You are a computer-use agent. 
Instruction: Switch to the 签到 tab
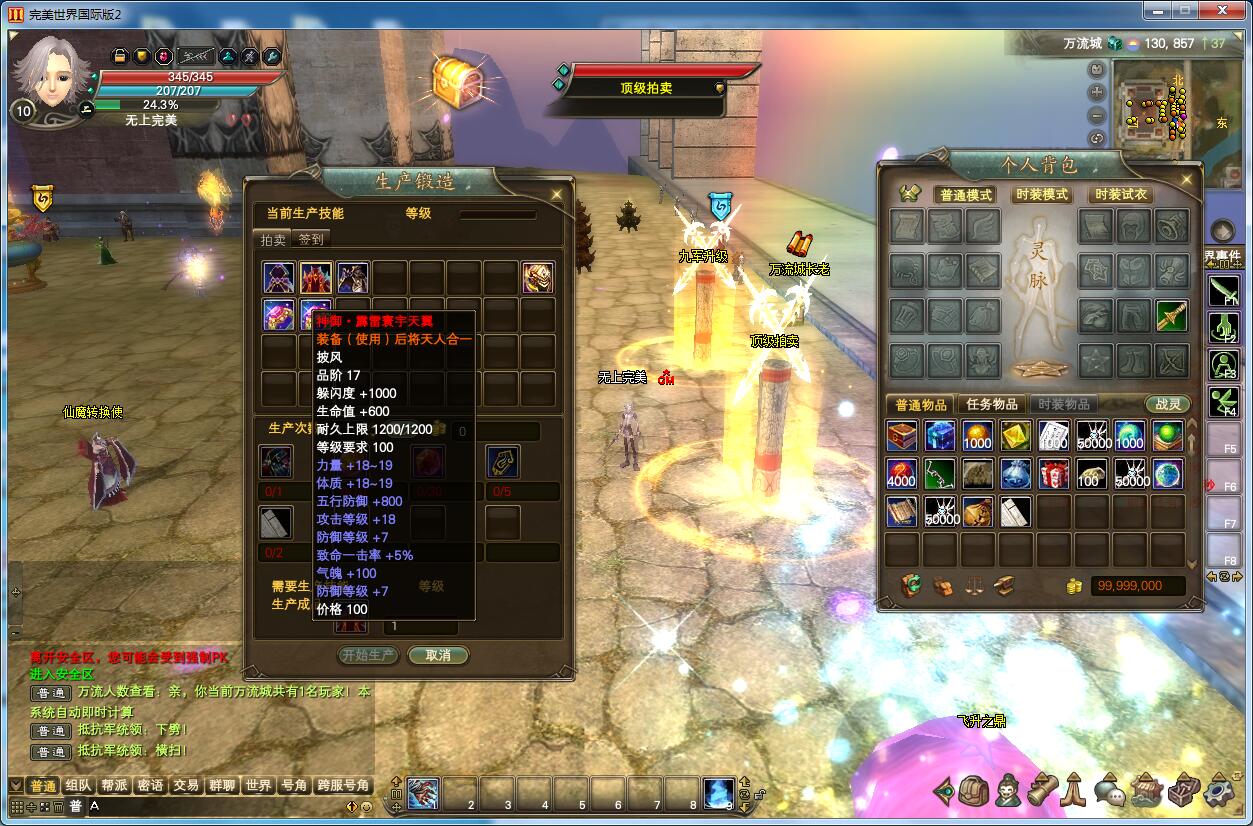311,239
